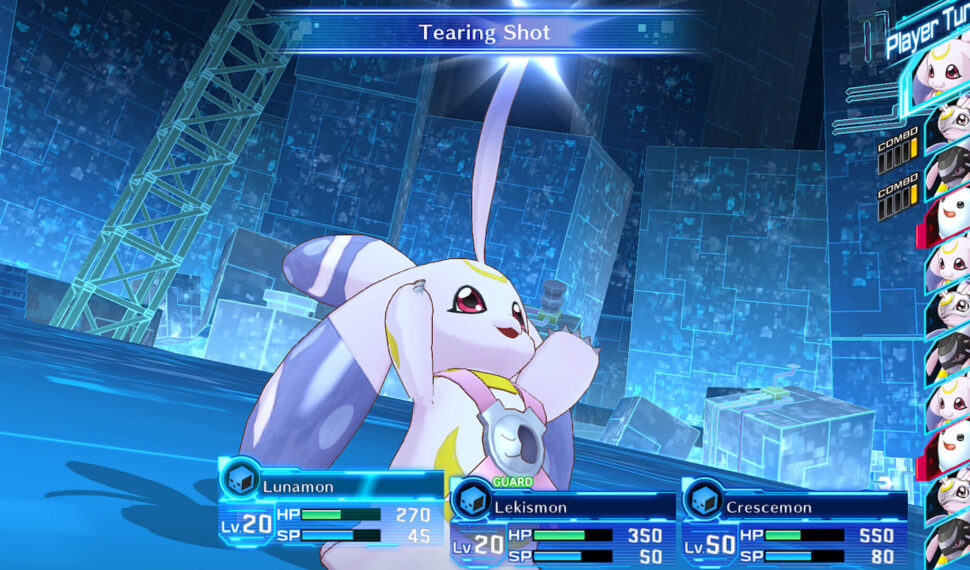Viewport: 970px width, 570px height.
Task: Select Crescemon's party status panel
Action: [794, 530]
